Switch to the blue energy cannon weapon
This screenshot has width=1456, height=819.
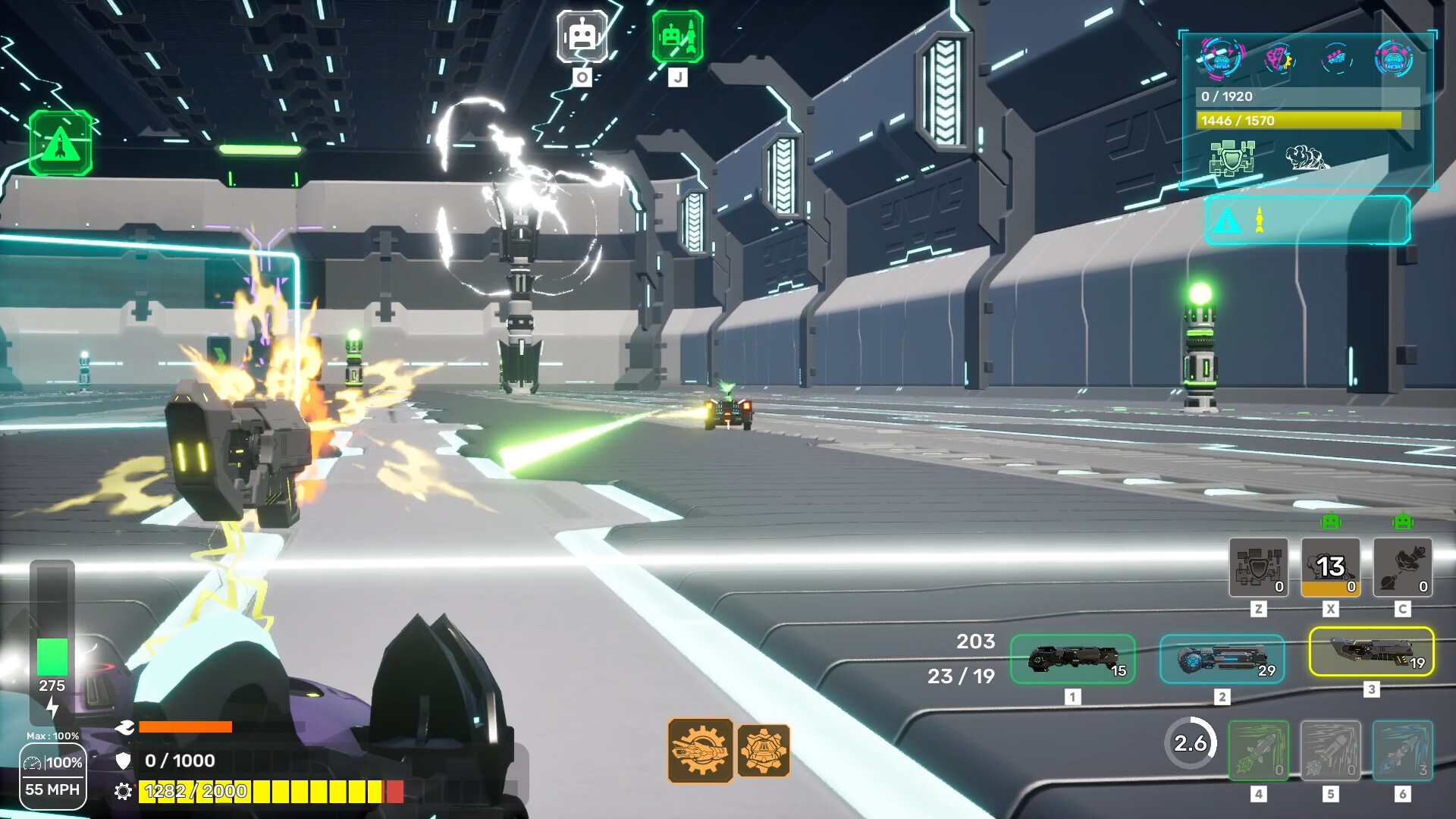[x=1222, y=659]
